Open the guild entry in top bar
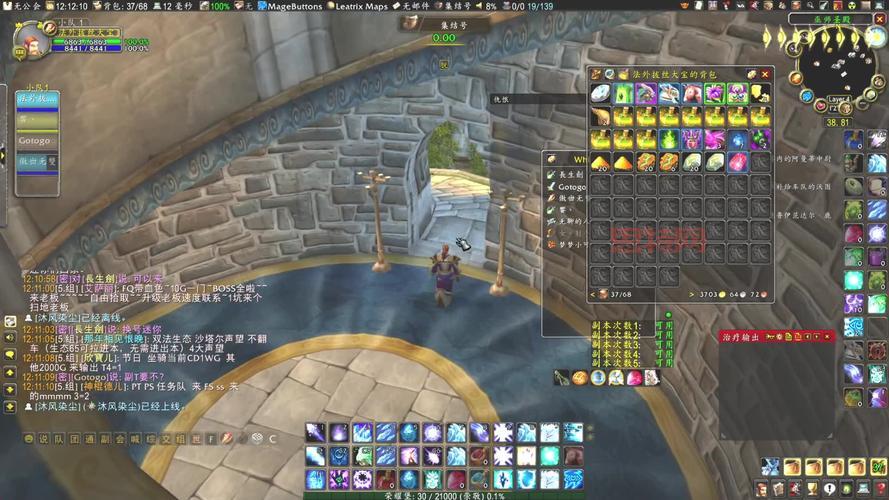 tap(21, 6)
